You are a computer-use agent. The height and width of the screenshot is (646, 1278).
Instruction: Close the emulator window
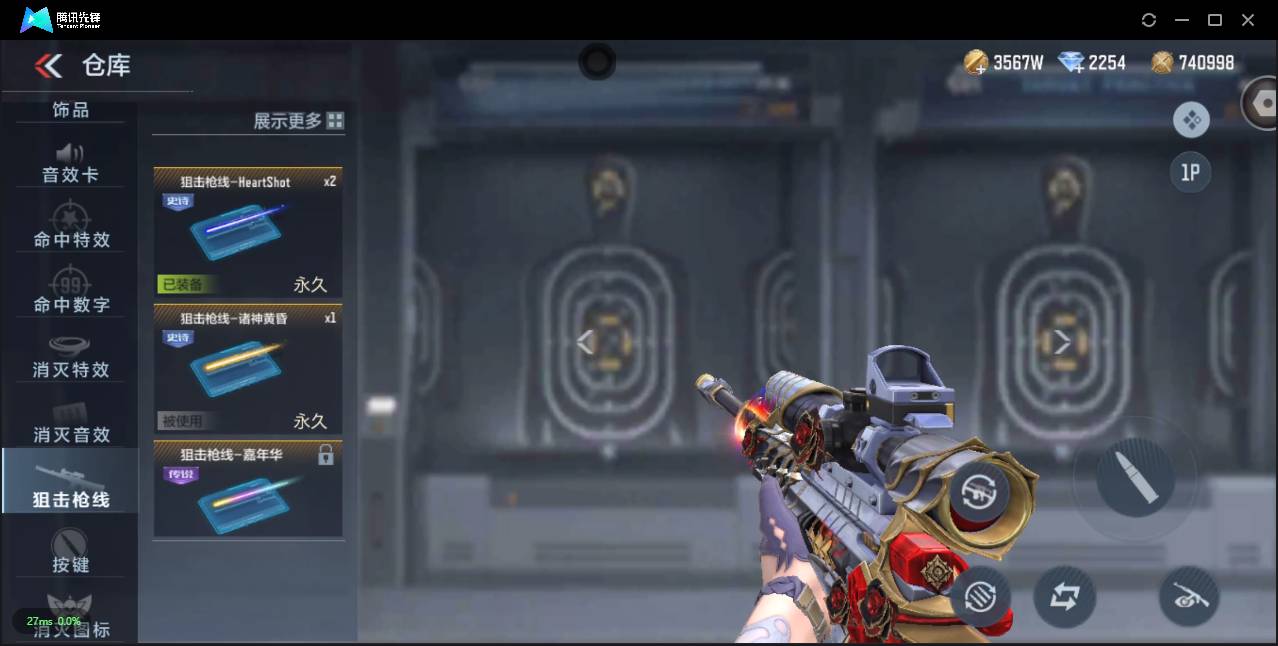(x=1248, y=20)
